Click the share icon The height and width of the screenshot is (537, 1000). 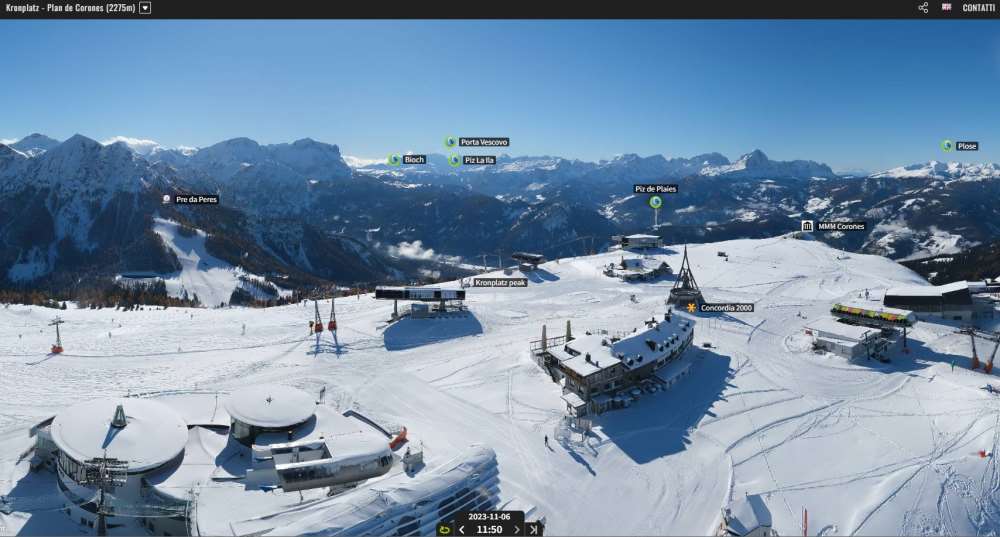[923, 8]
